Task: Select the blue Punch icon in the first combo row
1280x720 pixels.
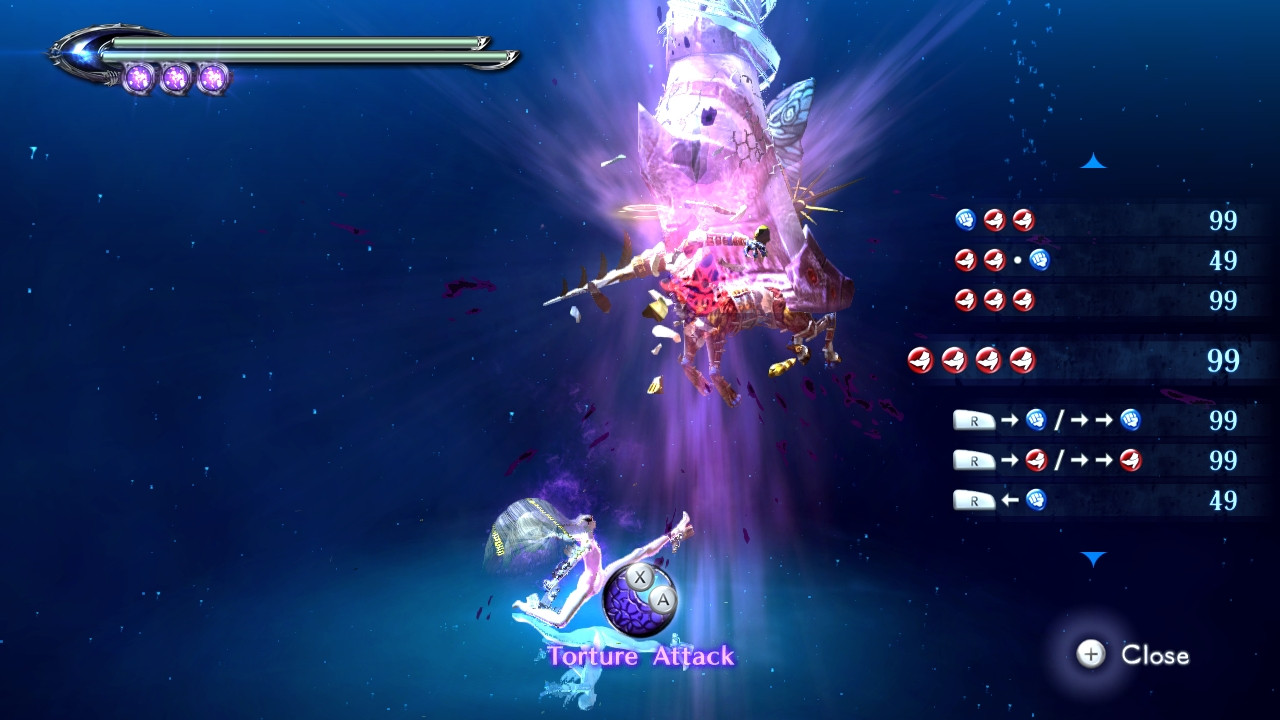Action: tap(964, 218)
